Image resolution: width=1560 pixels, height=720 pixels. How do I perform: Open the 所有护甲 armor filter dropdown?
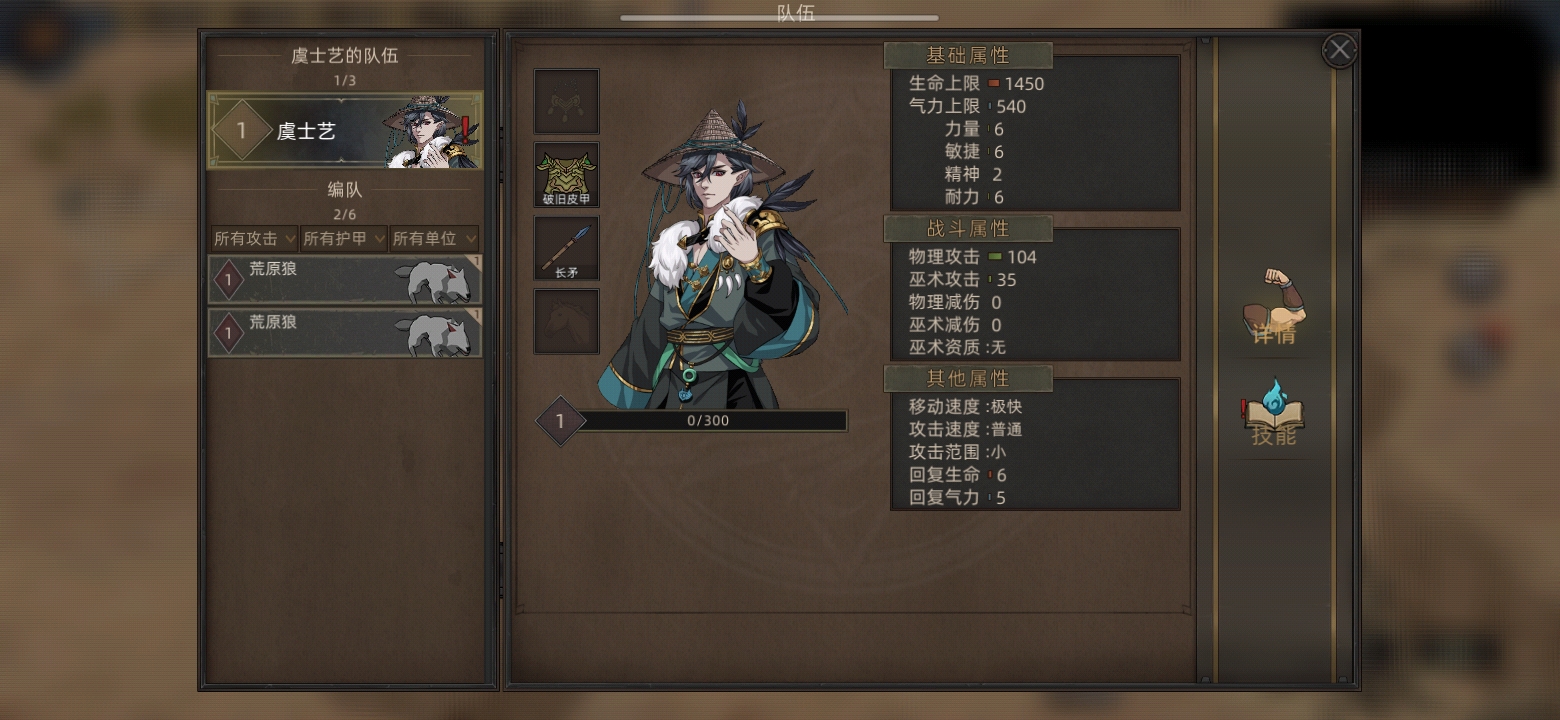tap(344, 239)
